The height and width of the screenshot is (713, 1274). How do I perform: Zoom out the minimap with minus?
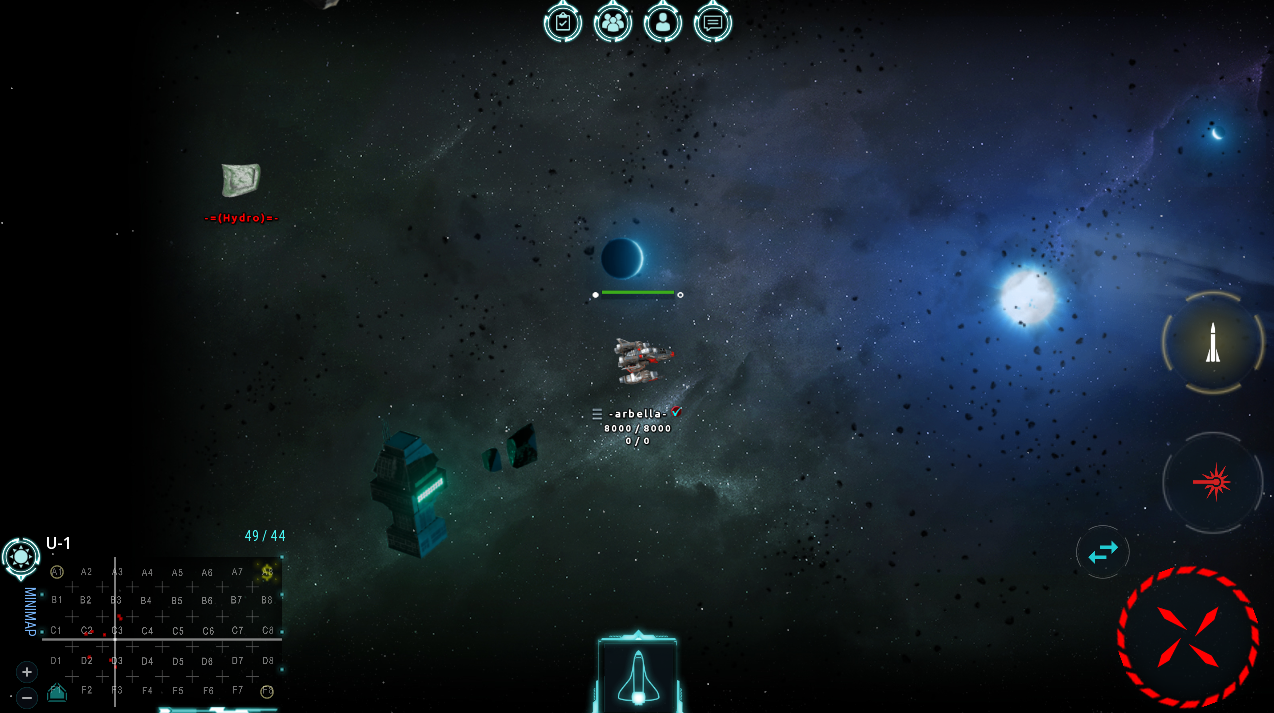click(27, 696)
